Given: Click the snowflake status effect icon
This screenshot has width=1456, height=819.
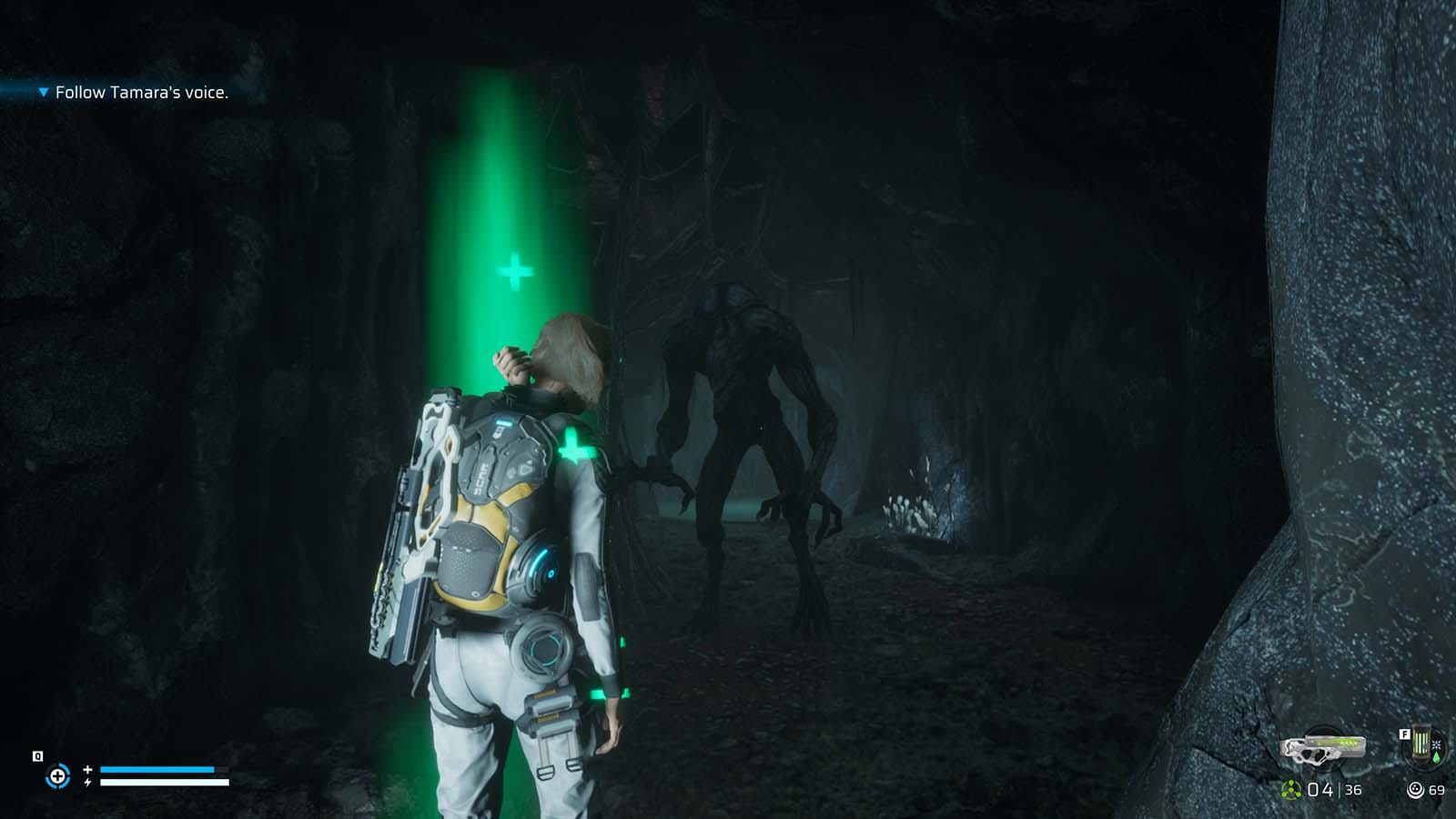Looking at the screenshot, I should tap(1437, 744).
